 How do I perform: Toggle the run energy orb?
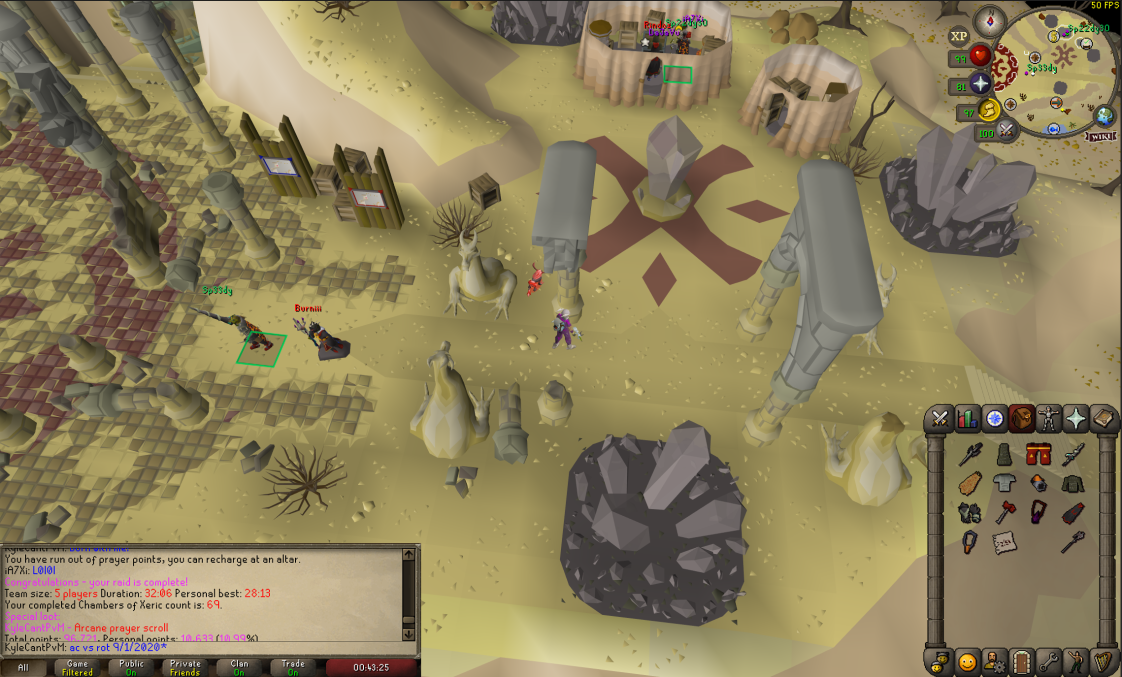(x=988, y=109)
